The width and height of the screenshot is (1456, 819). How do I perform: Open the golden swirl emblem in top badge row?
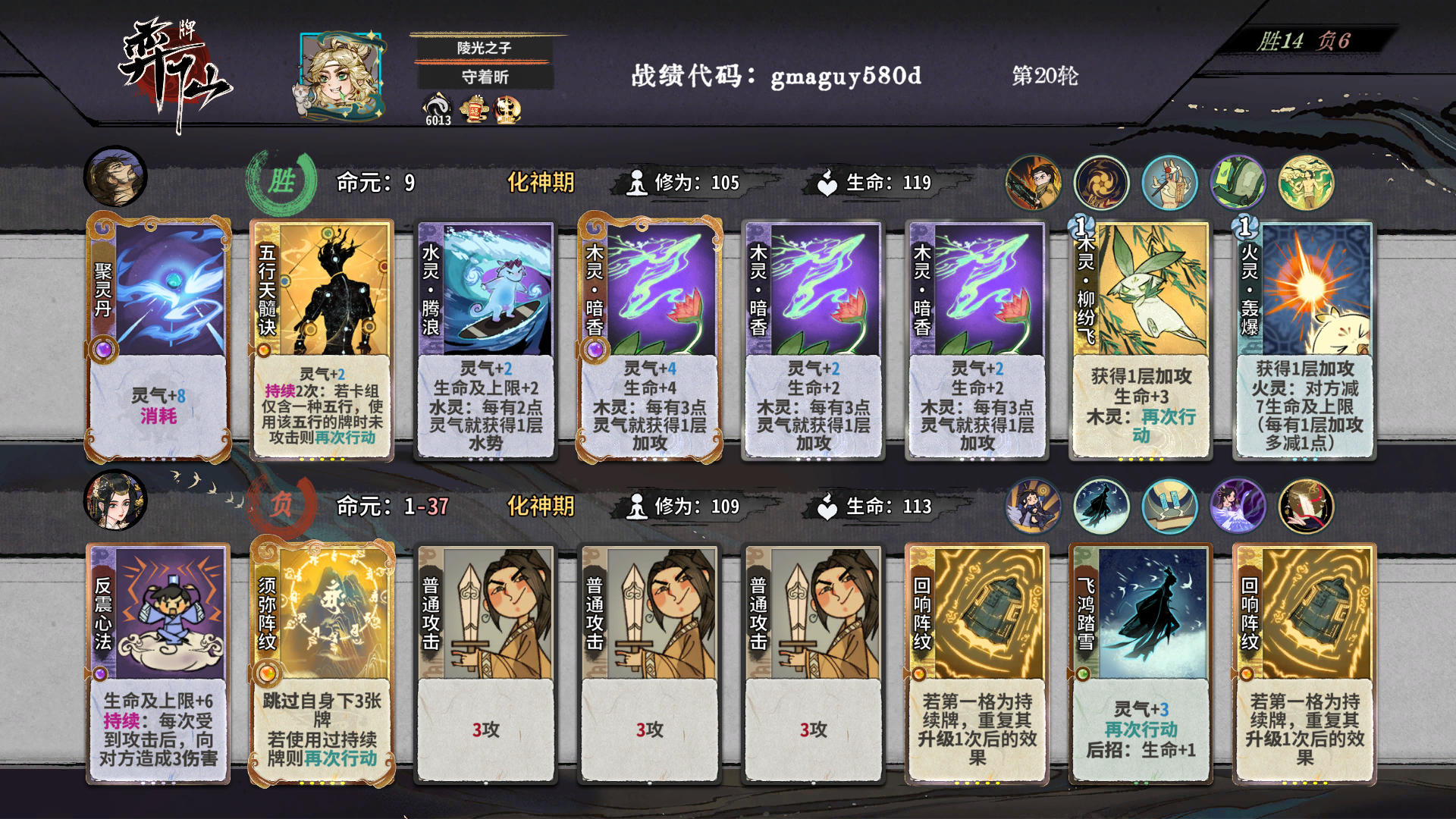[x=1101, y=182]
